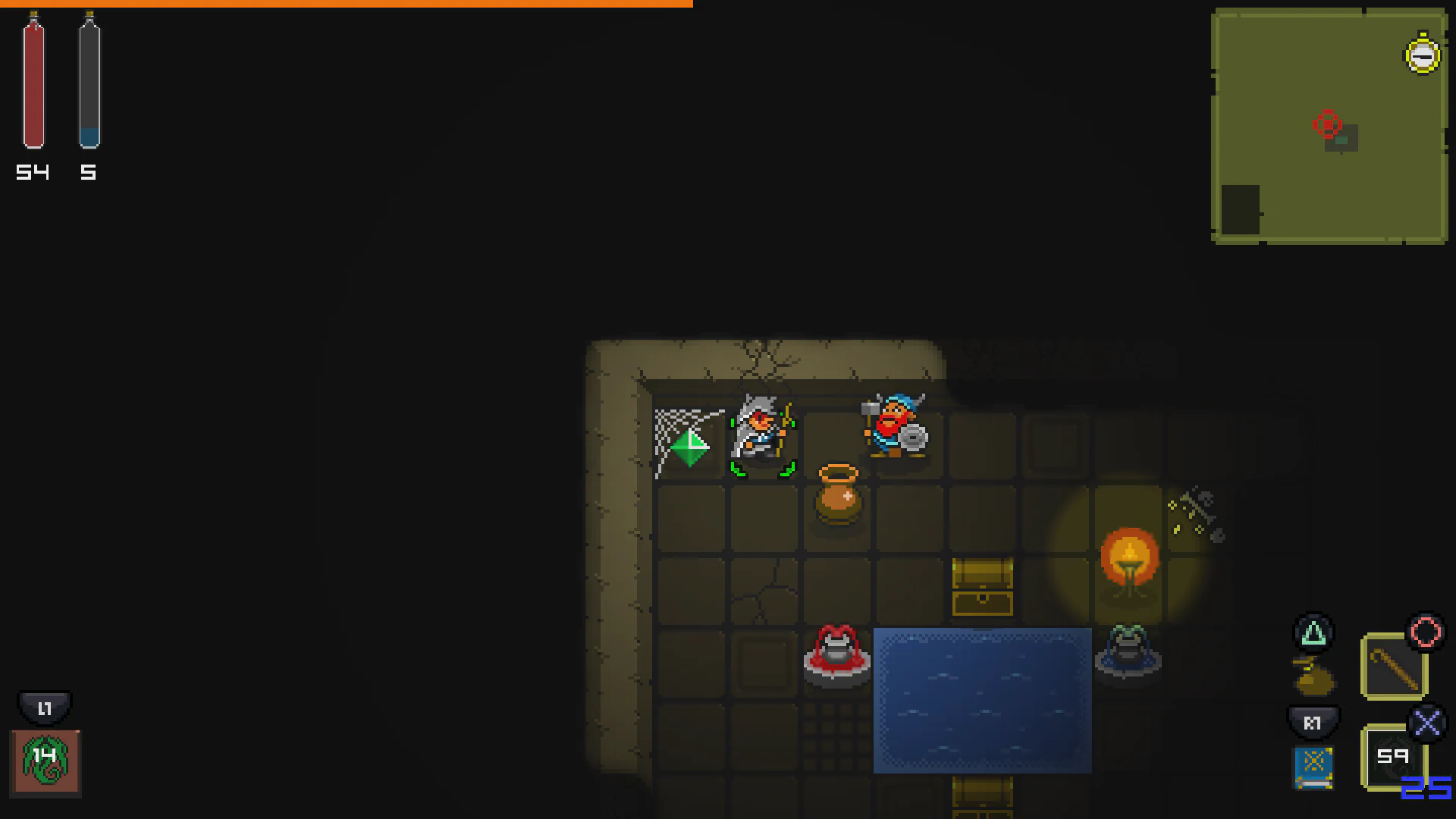Click the orange progress bar at top
Viewport: 1456px width, 819px height.
pos(346,4)
